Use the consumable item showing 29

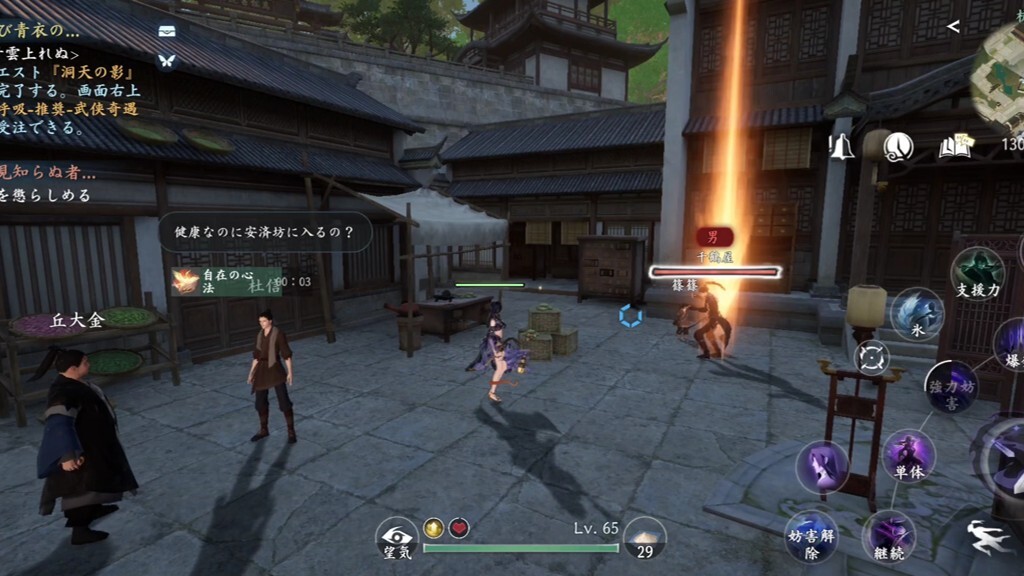click(644, 538)
